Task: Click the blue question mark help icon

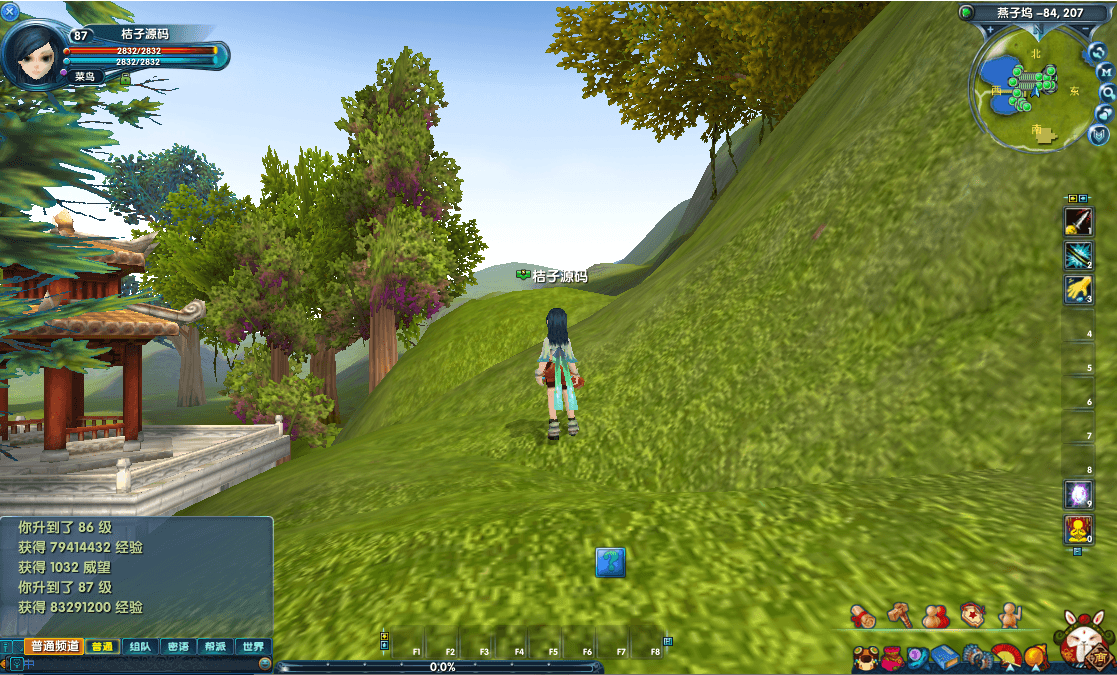Action: click(x=610, y=562)
